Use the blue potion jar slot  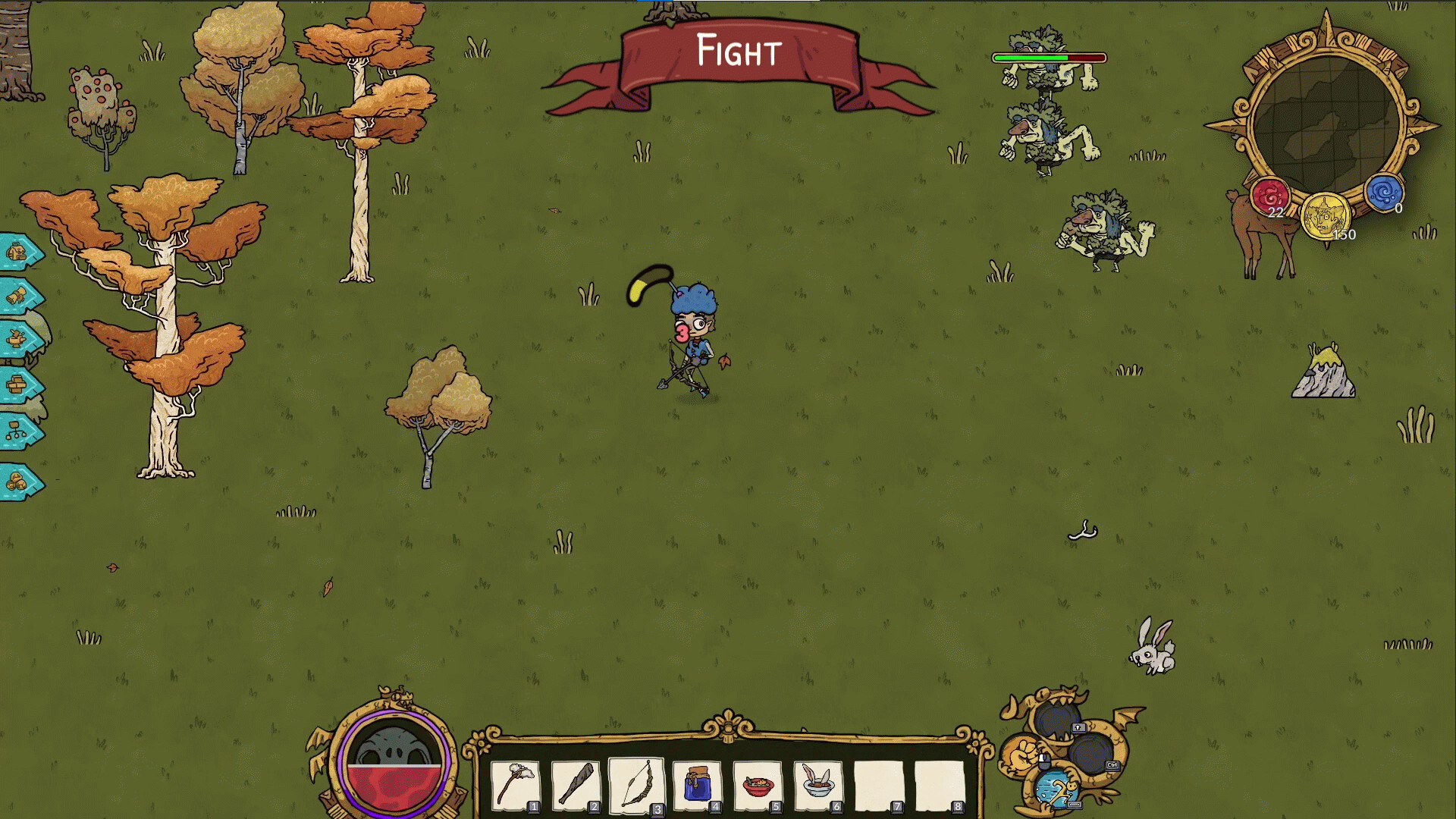click(x=697, y=784)
